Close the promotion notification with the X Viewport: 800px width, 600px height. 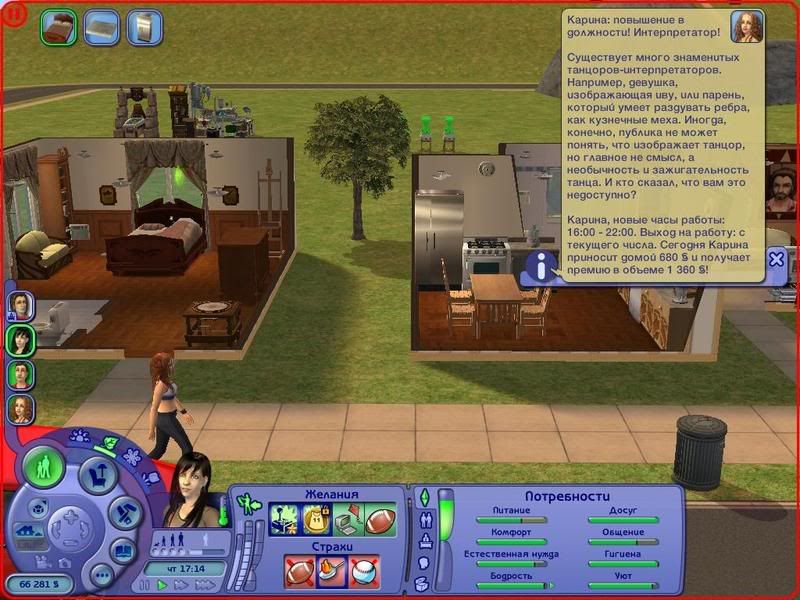coord(776,258)
